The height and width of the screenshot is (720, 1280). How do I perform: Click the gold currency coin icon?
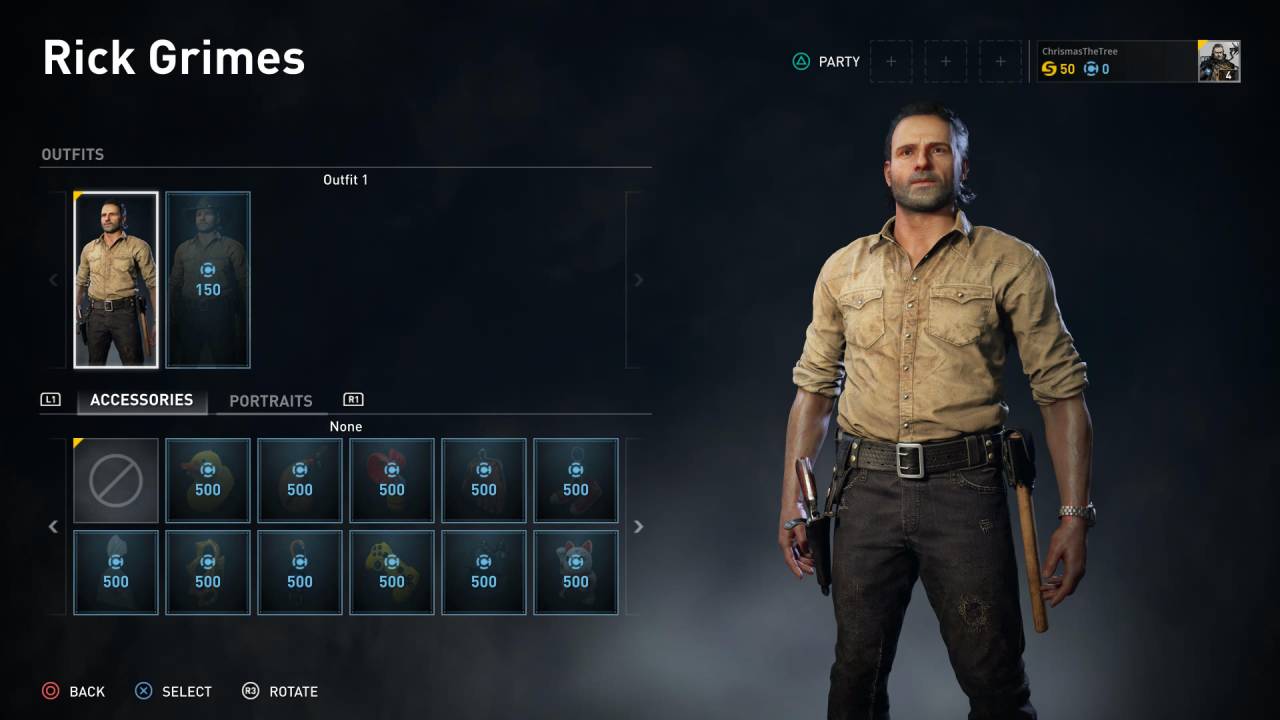(1050, 69)
